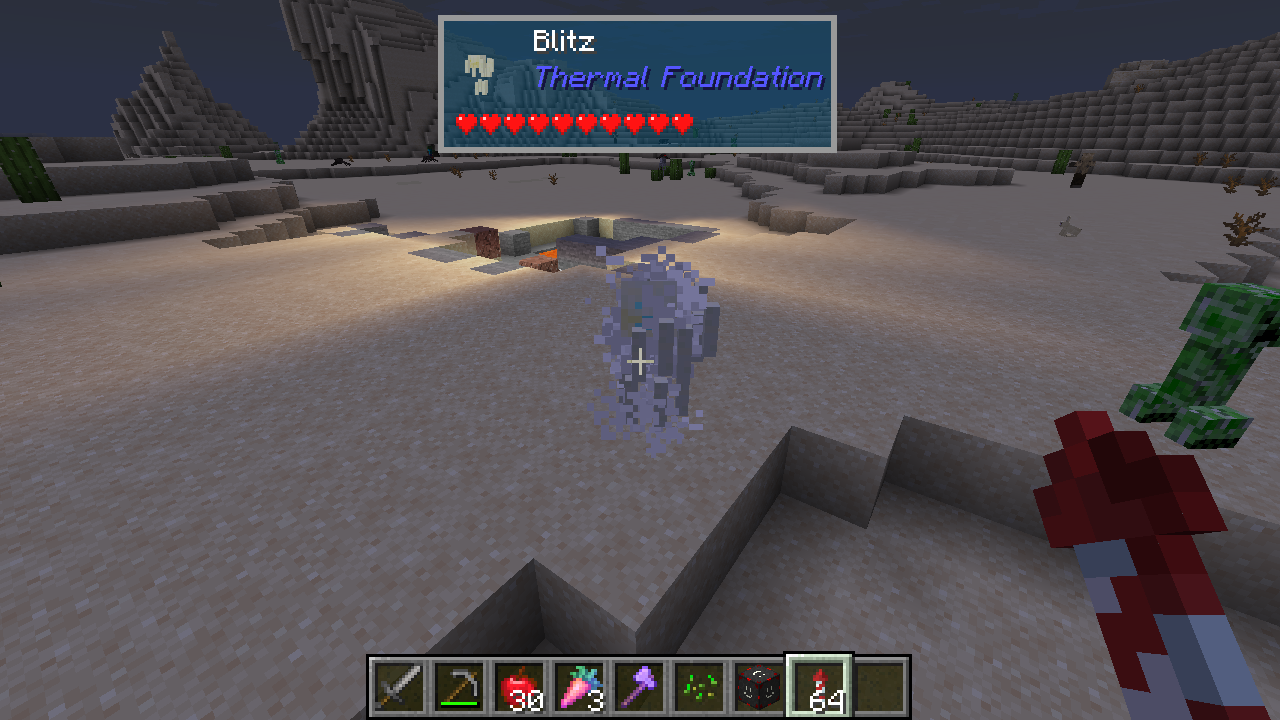This screenshot has width=1280, height=720.
Task: Choose the red apple stack of 30
Action: [x=520, y=687]
